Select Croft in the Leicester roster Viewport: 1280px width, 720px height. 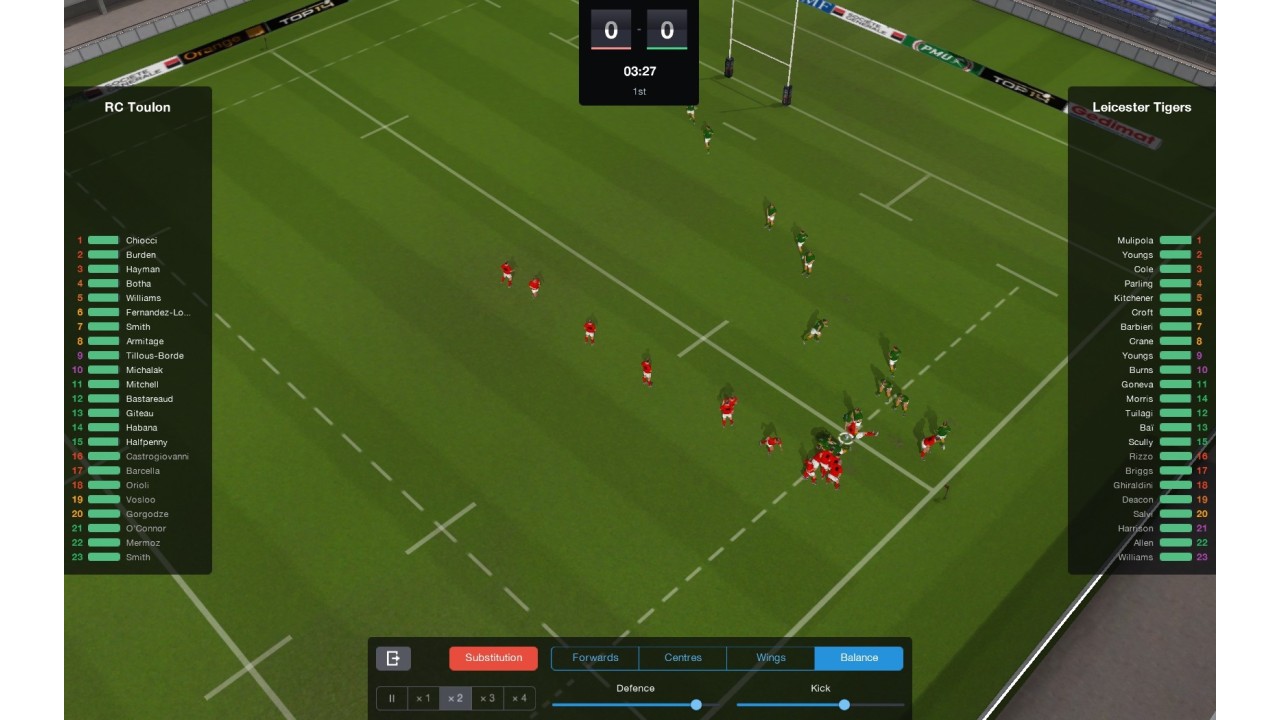tap(1142, 313)
